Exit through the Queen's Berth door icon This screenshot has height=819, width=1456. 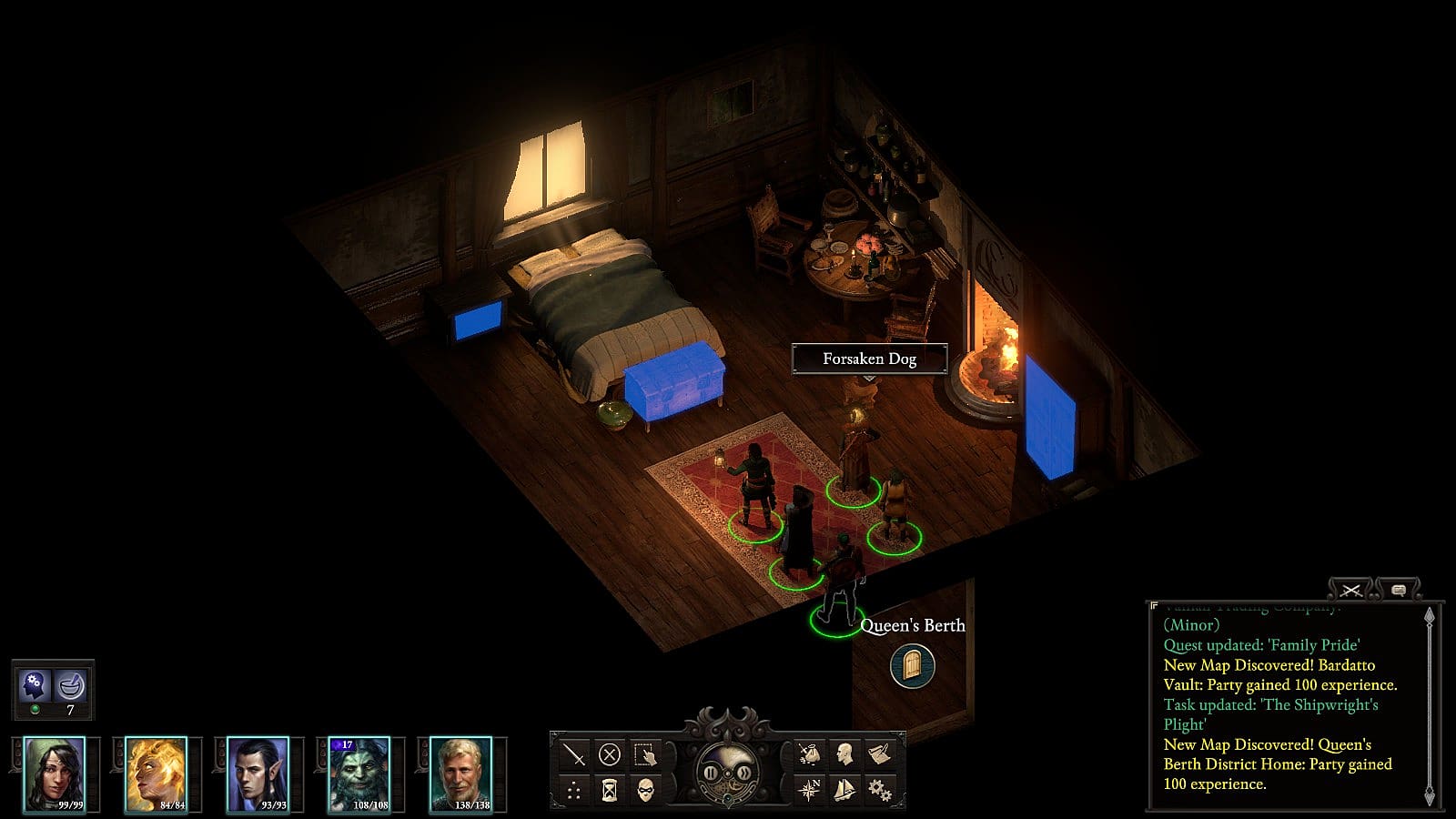tap(912, 666)
